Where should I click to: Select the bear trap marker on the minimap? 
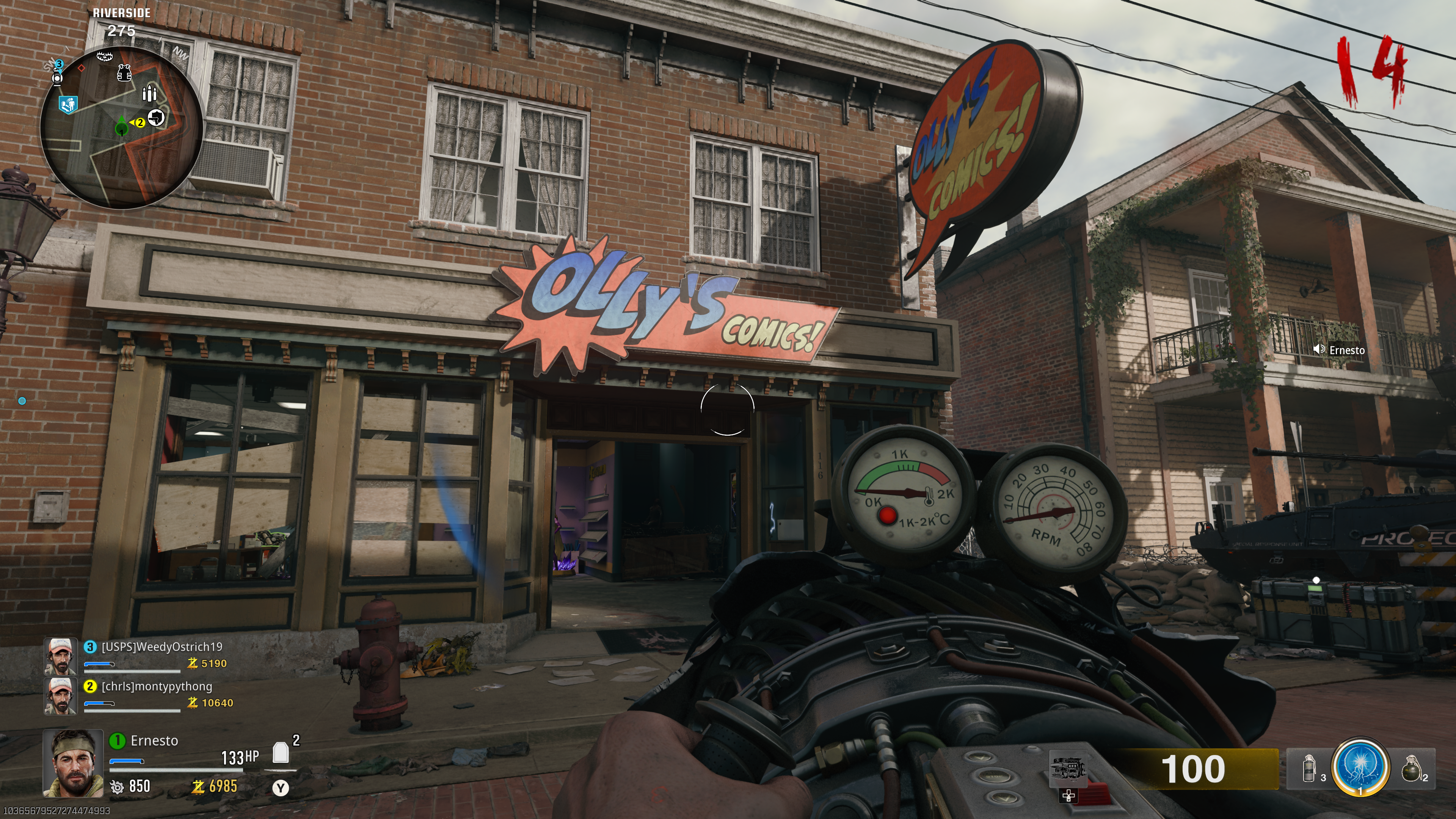pyautogui.click(x=105, y=56)
